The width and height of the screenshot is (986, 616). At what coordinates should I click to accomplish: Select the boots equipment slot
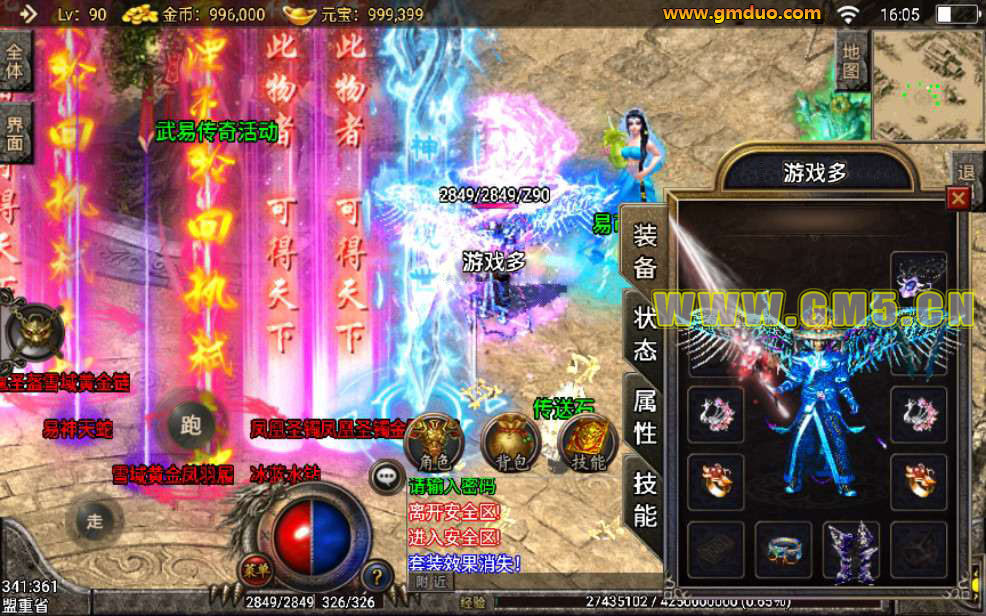pyautogui.click(x=850, y=551)
